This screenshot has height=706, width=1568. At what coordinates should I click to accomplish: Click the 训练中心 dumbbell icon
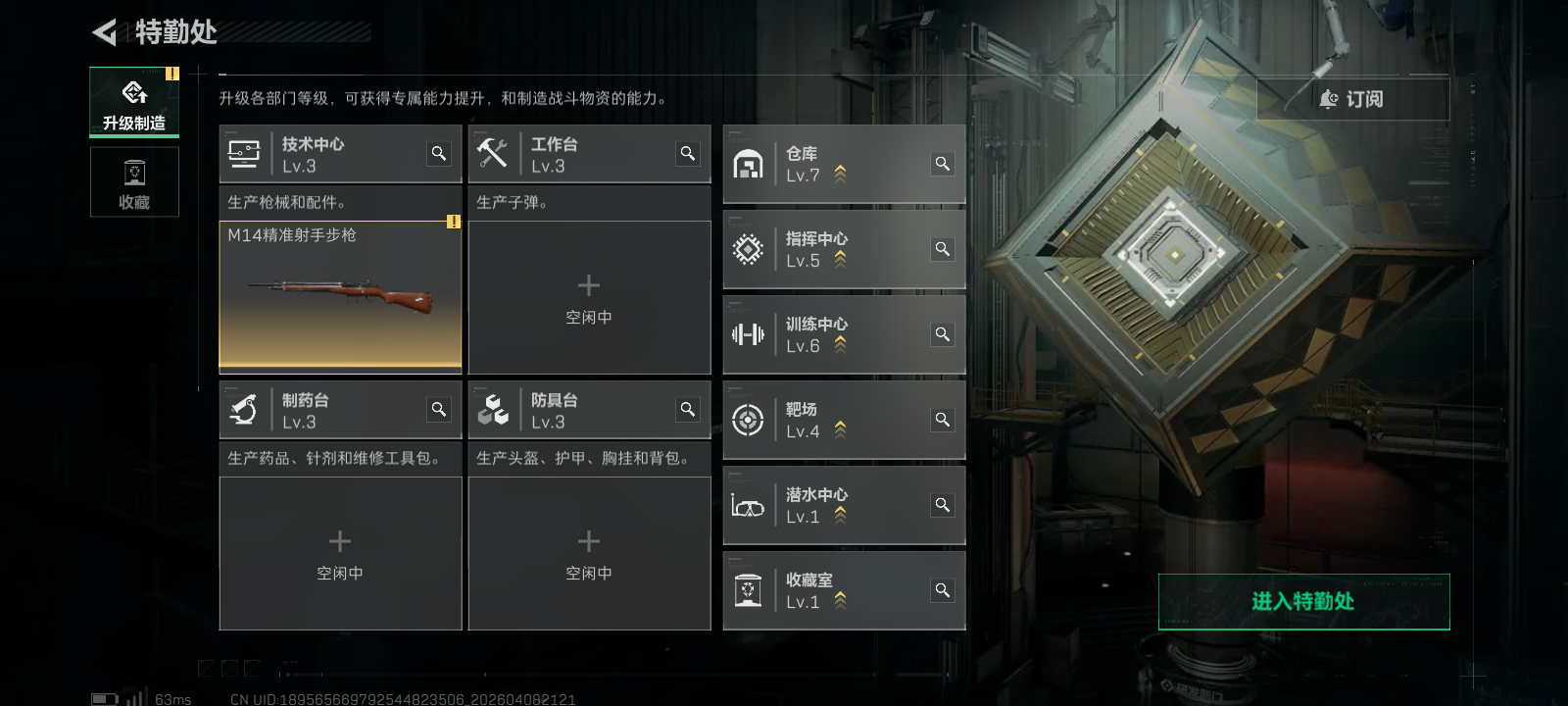749,334
